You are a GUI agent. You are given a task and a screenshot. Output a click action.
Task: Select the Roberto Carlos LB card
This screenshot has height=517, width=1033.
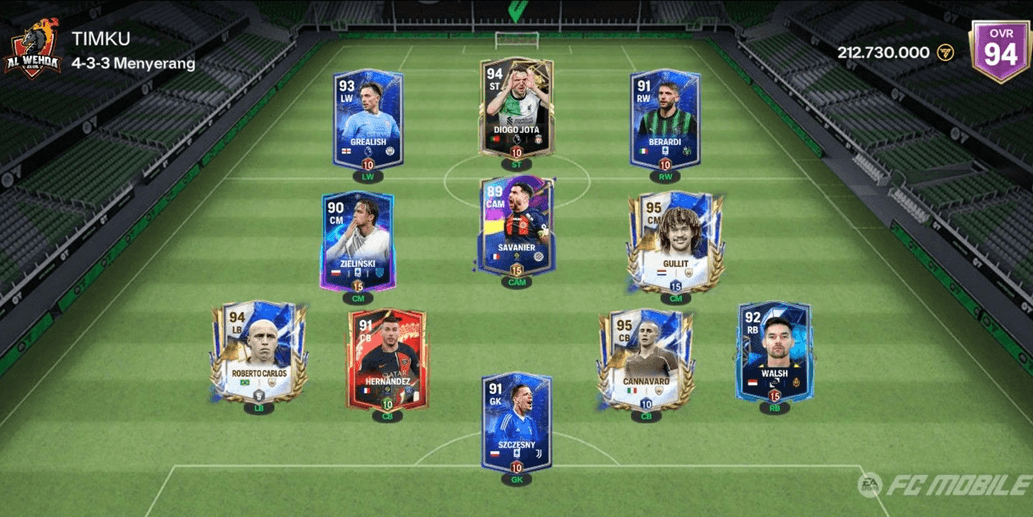pyautogui.click(x=259, y=352)
